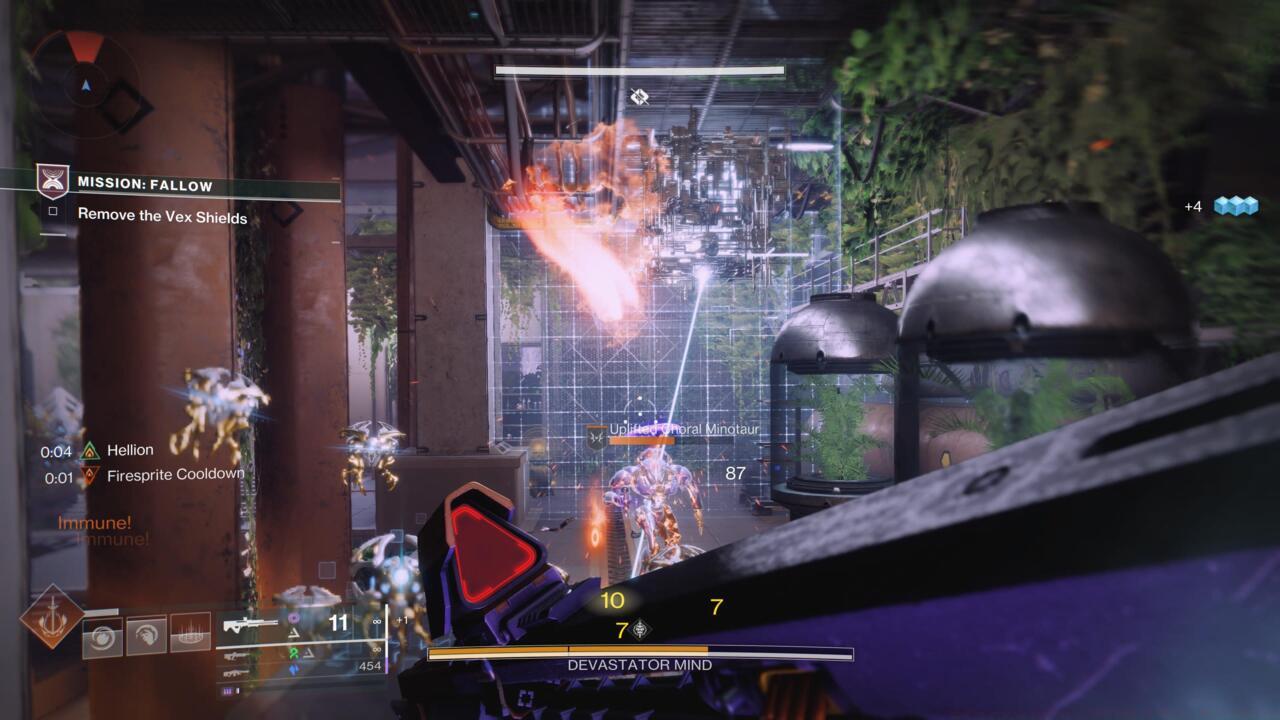The height and width of the screenshot is (720, 1280).
Task: Activate the diamond-shaped super ability icon
Action: [52, 616]
